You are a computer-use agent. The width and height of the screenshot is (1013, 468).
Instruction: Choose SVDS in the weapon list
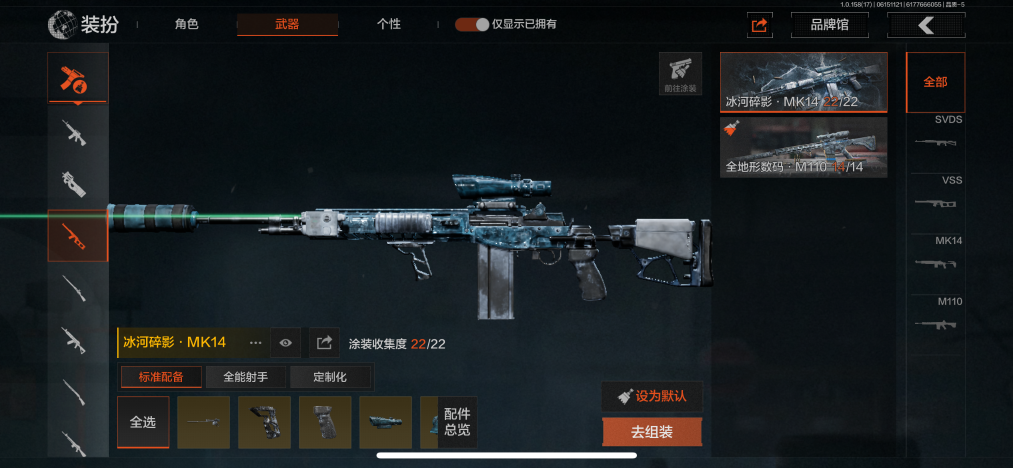click(935, 137)
